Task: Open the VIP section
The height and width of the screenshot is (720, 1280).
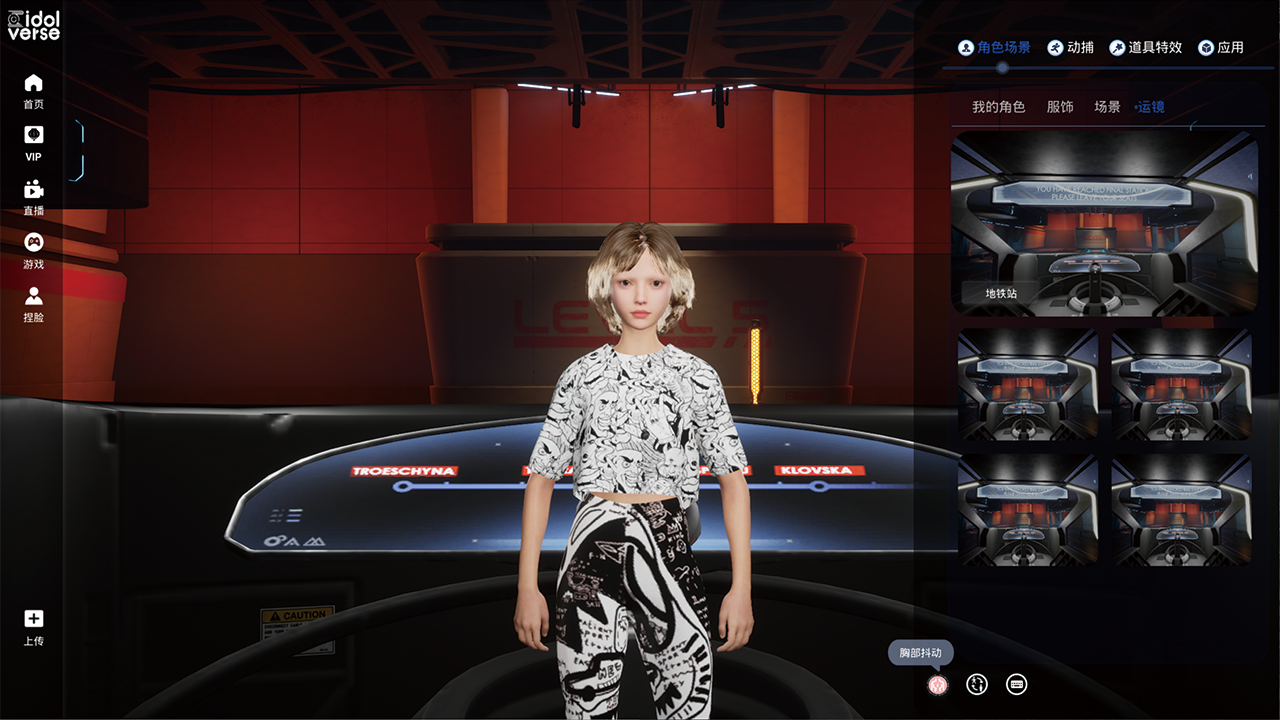Action: click(x=34, y=143)
